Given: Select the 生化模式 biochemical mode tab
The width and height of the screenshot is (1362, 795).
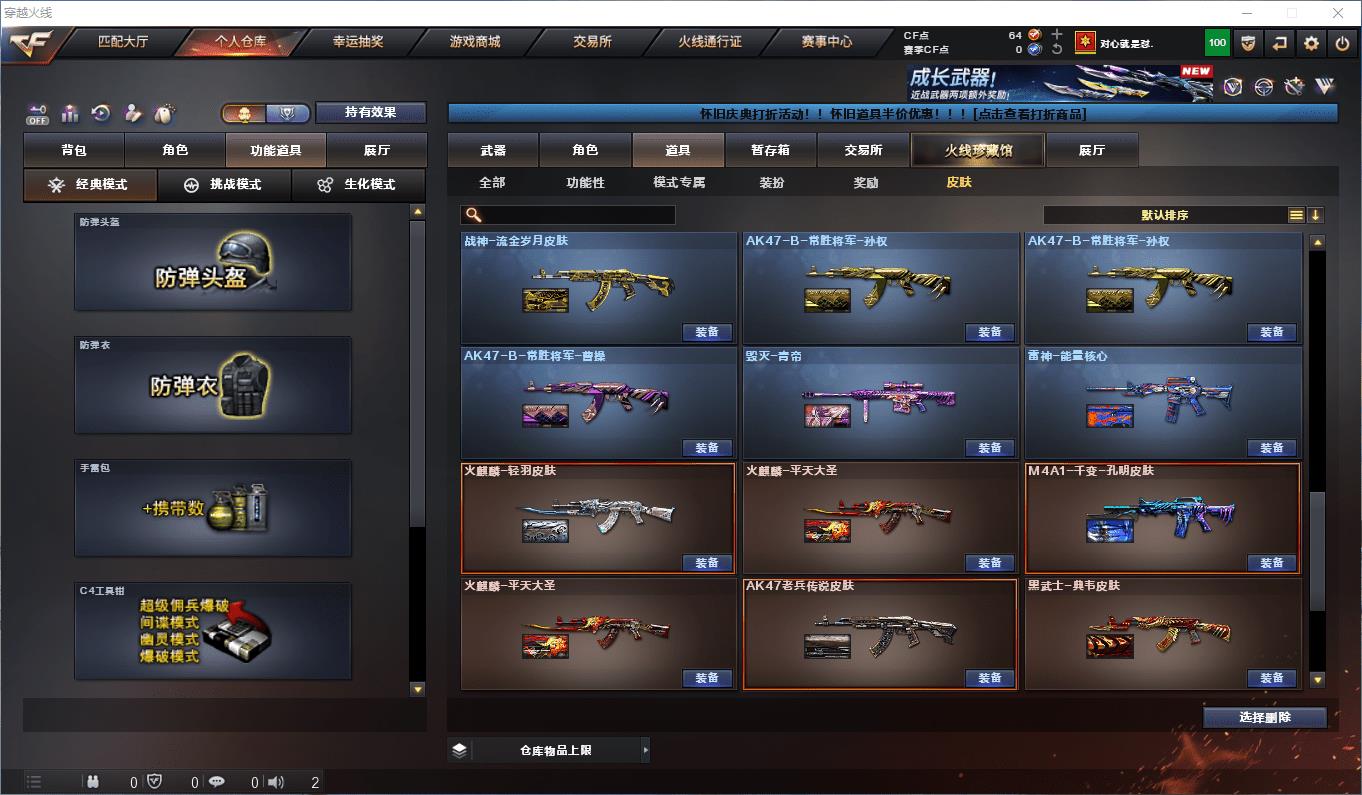Looking at the screenshot, I should (358, 185).
